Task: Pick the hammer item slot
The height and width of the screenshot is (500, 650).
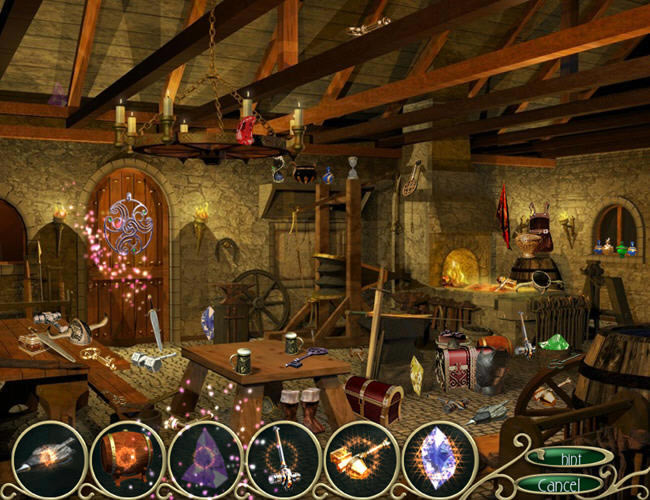Action: click(x=283, y=459)
